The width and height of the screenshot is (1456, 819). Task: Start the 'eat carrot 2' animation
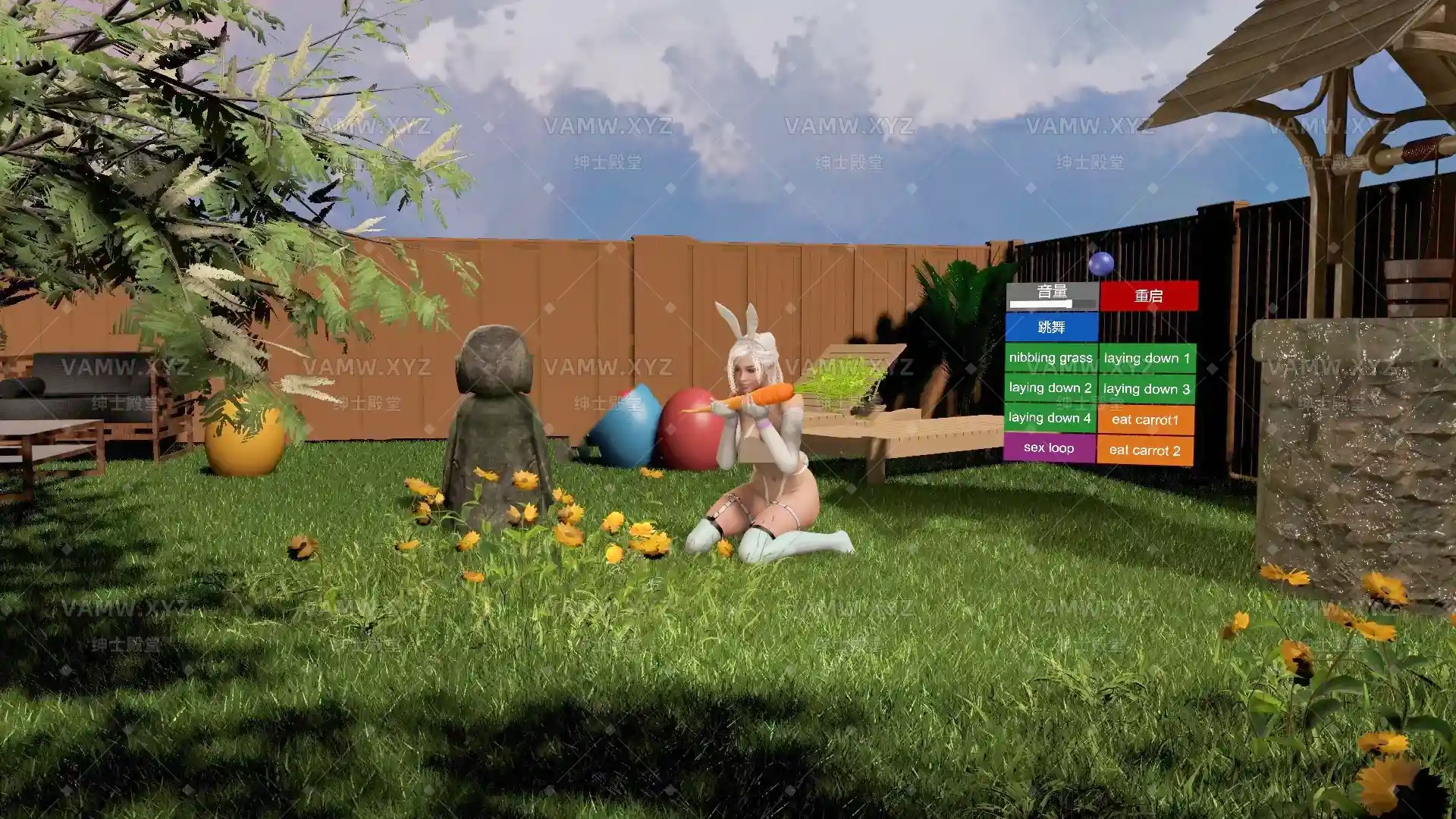click(x=1147, y=450)
